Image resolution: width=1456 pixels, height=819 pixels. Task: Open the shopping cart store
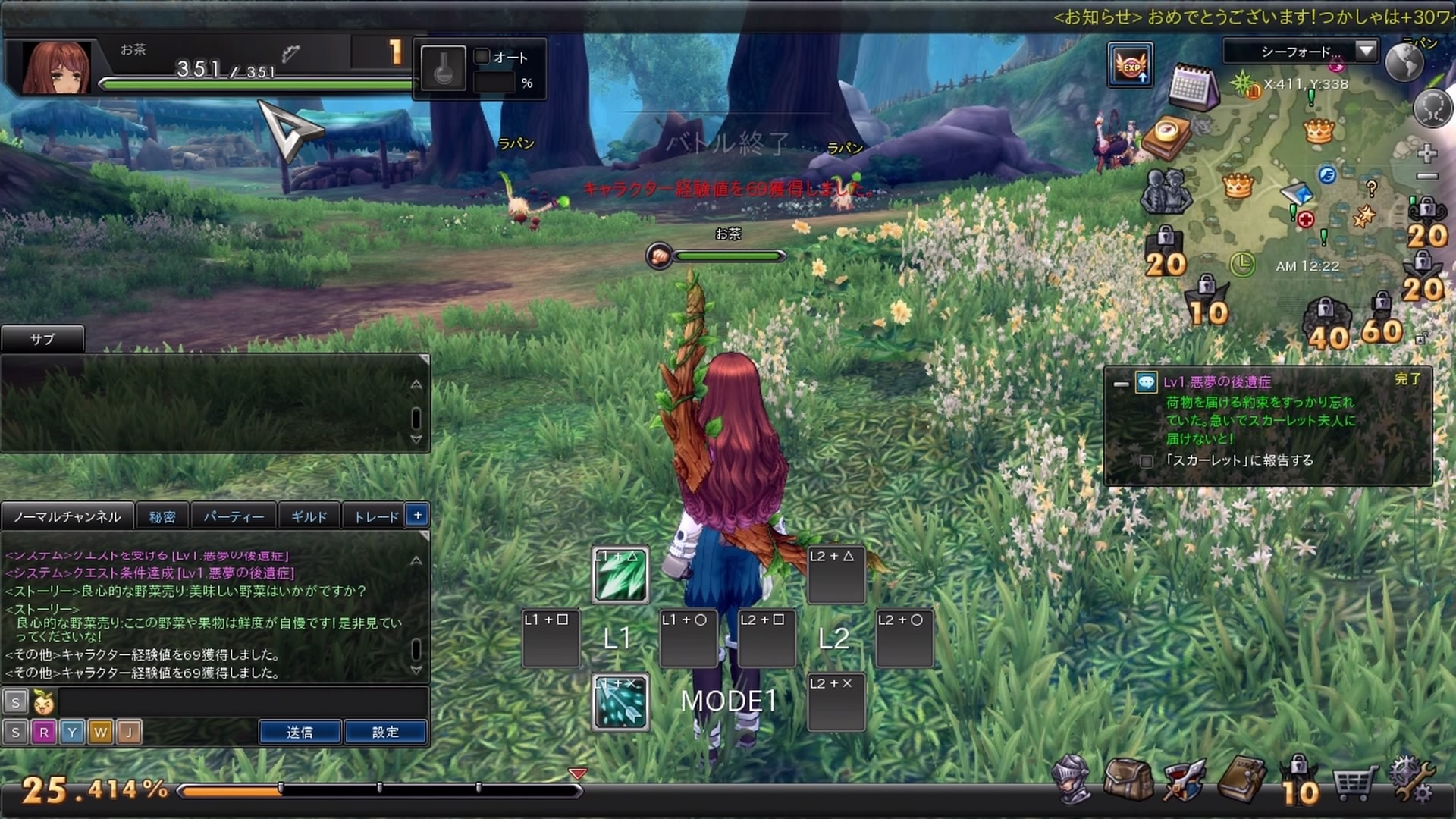click(1354, 781)
